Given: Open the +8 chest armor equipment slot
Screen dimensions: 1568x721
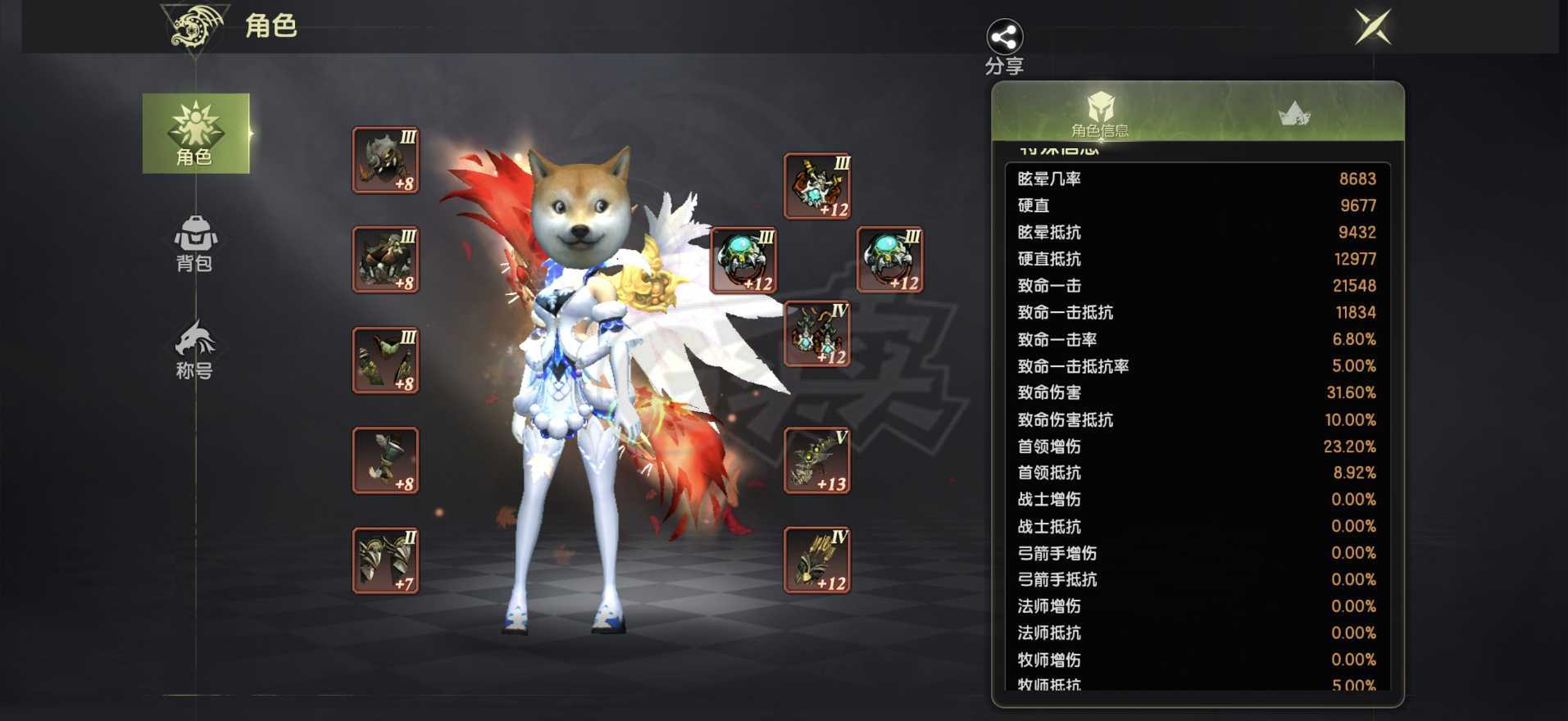Looking at the screenshot, I should coord(384,259).
